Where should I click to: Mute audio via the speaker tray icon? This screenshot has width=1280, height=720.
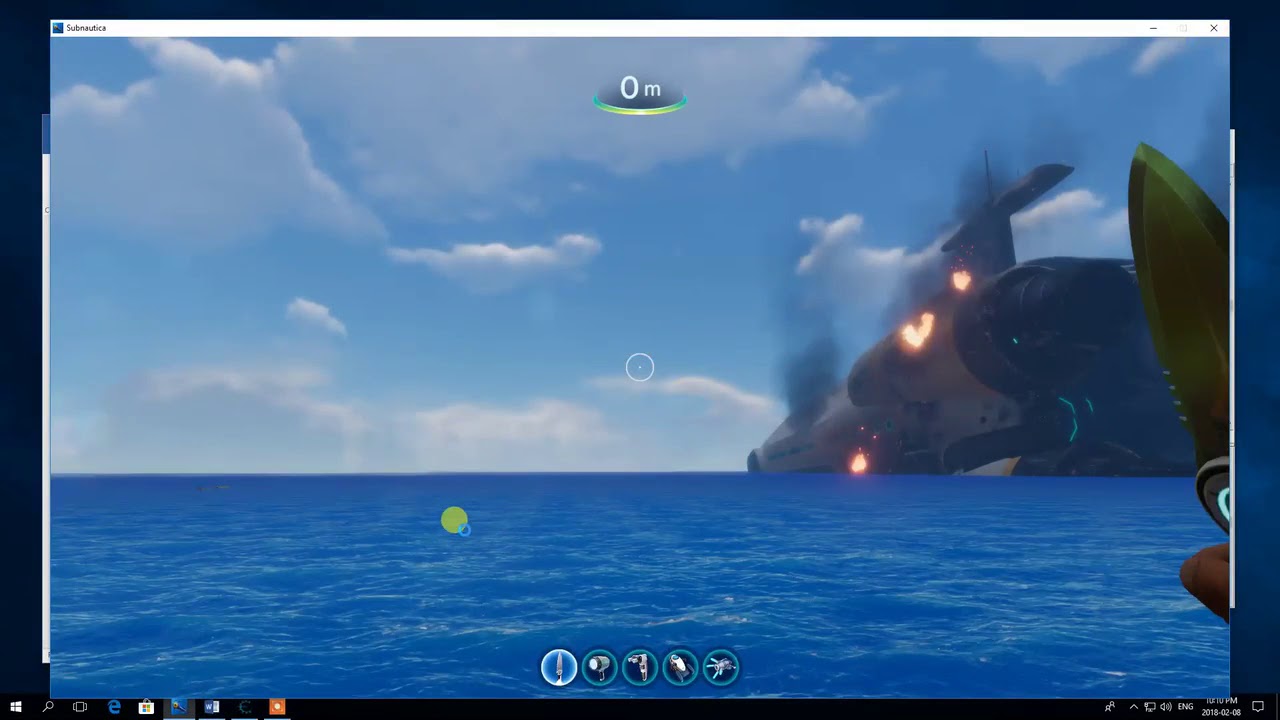pyautogui.click(x=1166, y=707)
